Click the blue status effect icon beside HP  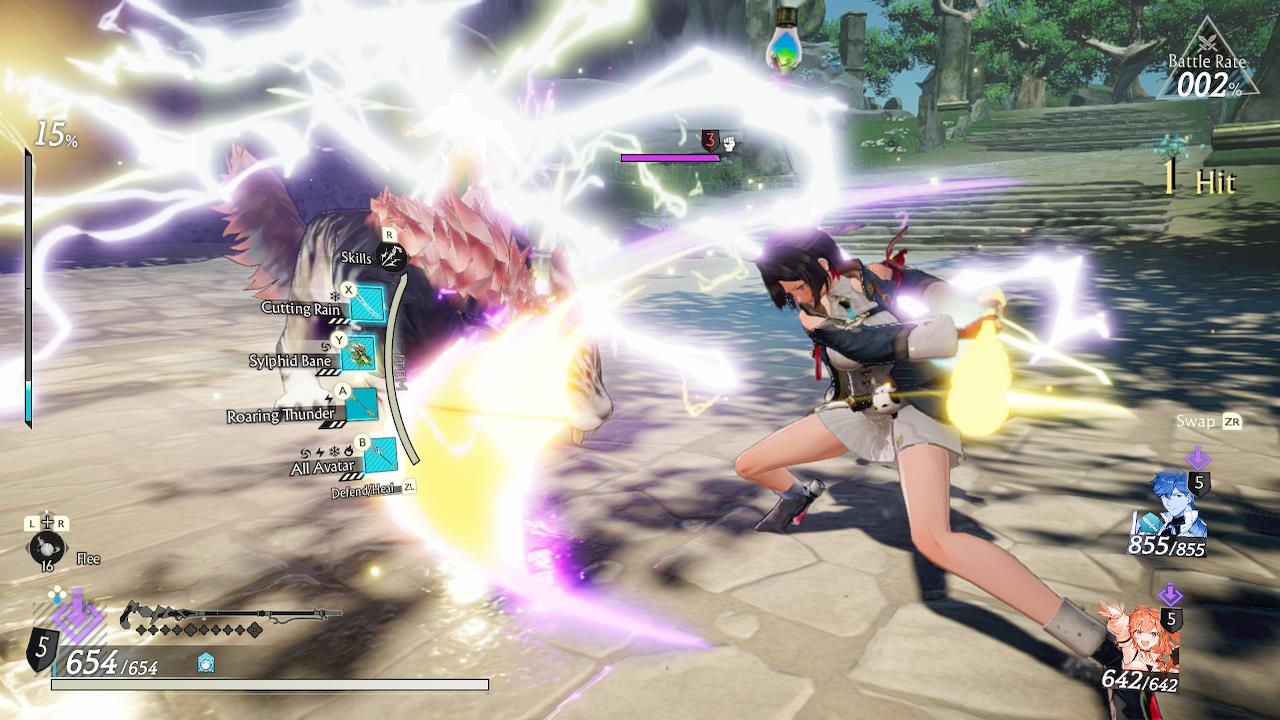[x=206, y=663]
